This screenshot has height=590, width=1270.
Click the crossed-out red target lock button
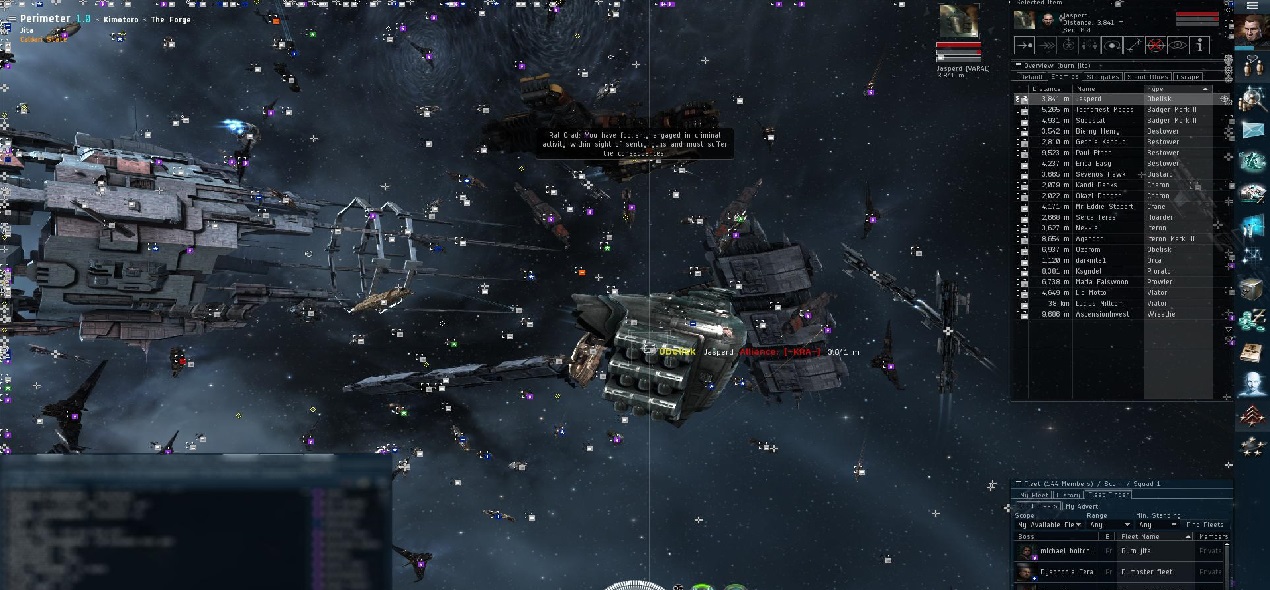(1156, 45)
